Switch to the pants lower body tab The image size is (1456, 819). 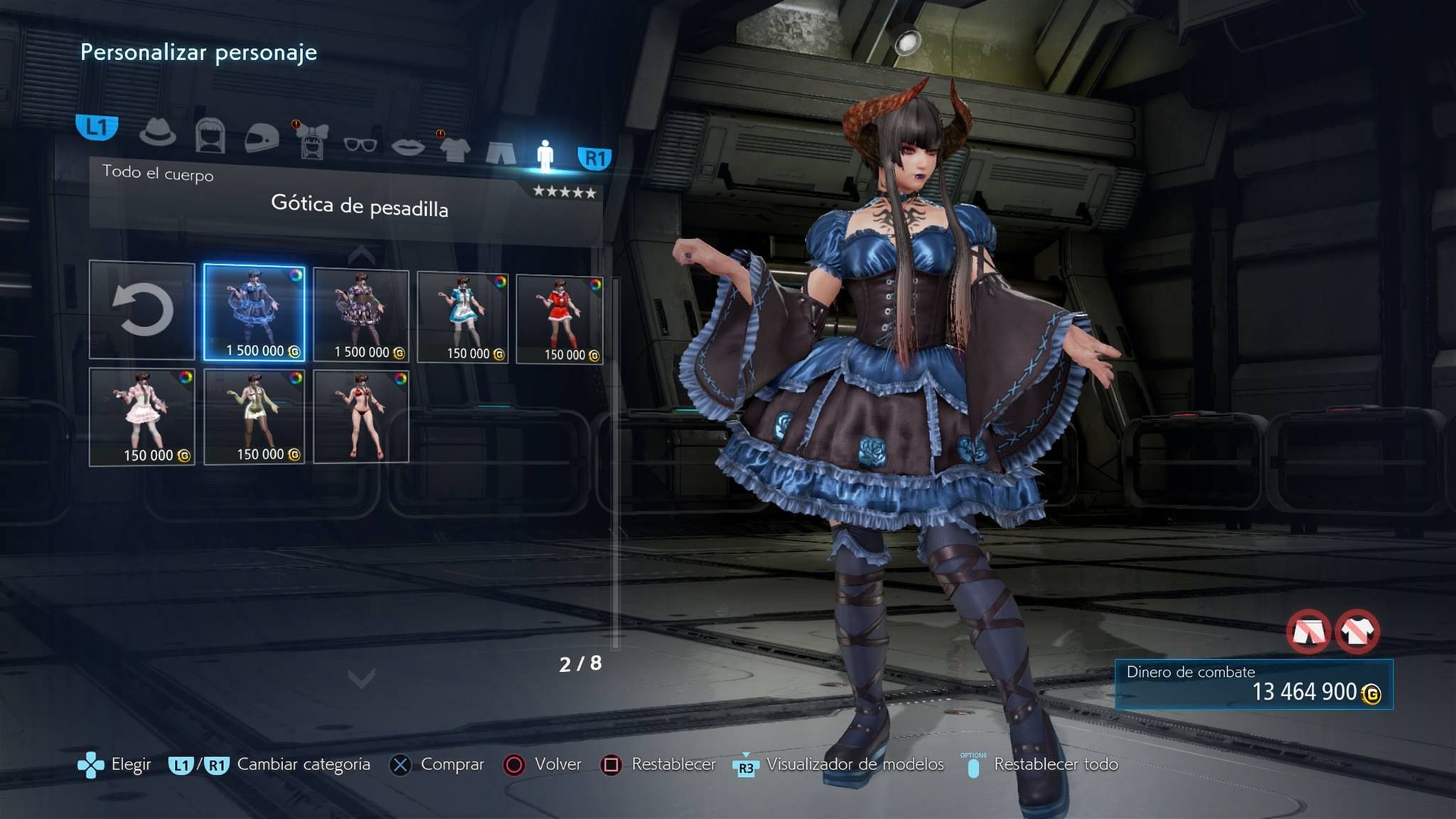(501, 152)
